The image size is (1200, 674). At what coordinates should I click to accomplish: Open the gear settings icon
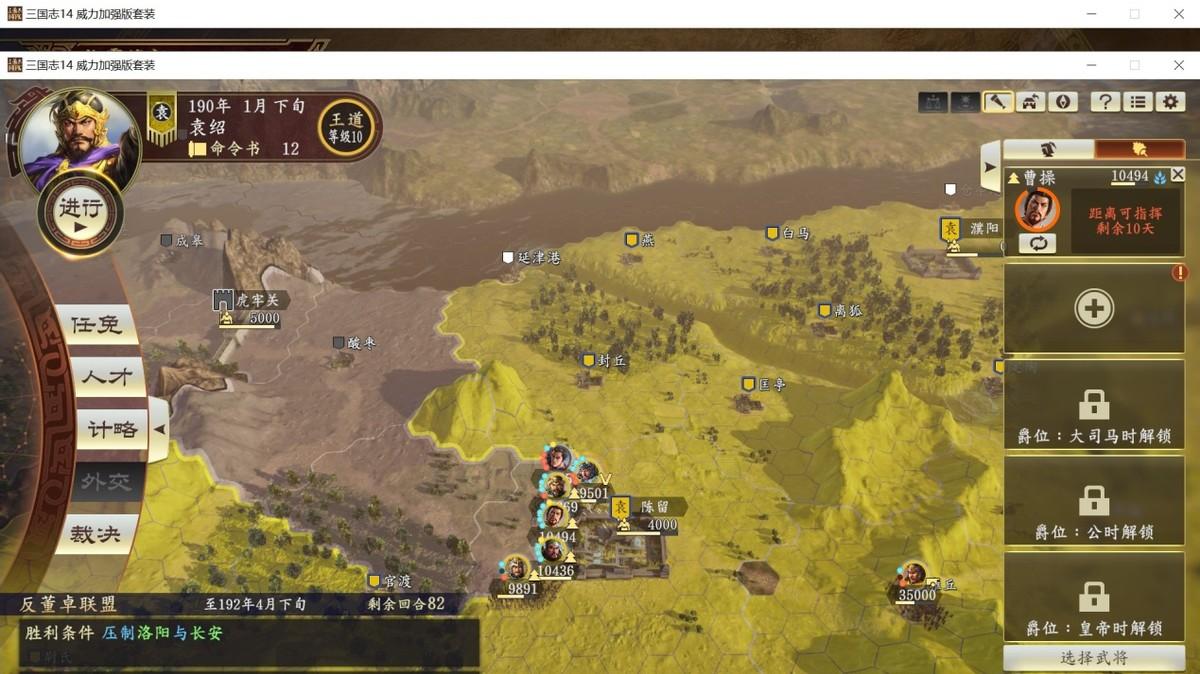(x=1170, y=101)
